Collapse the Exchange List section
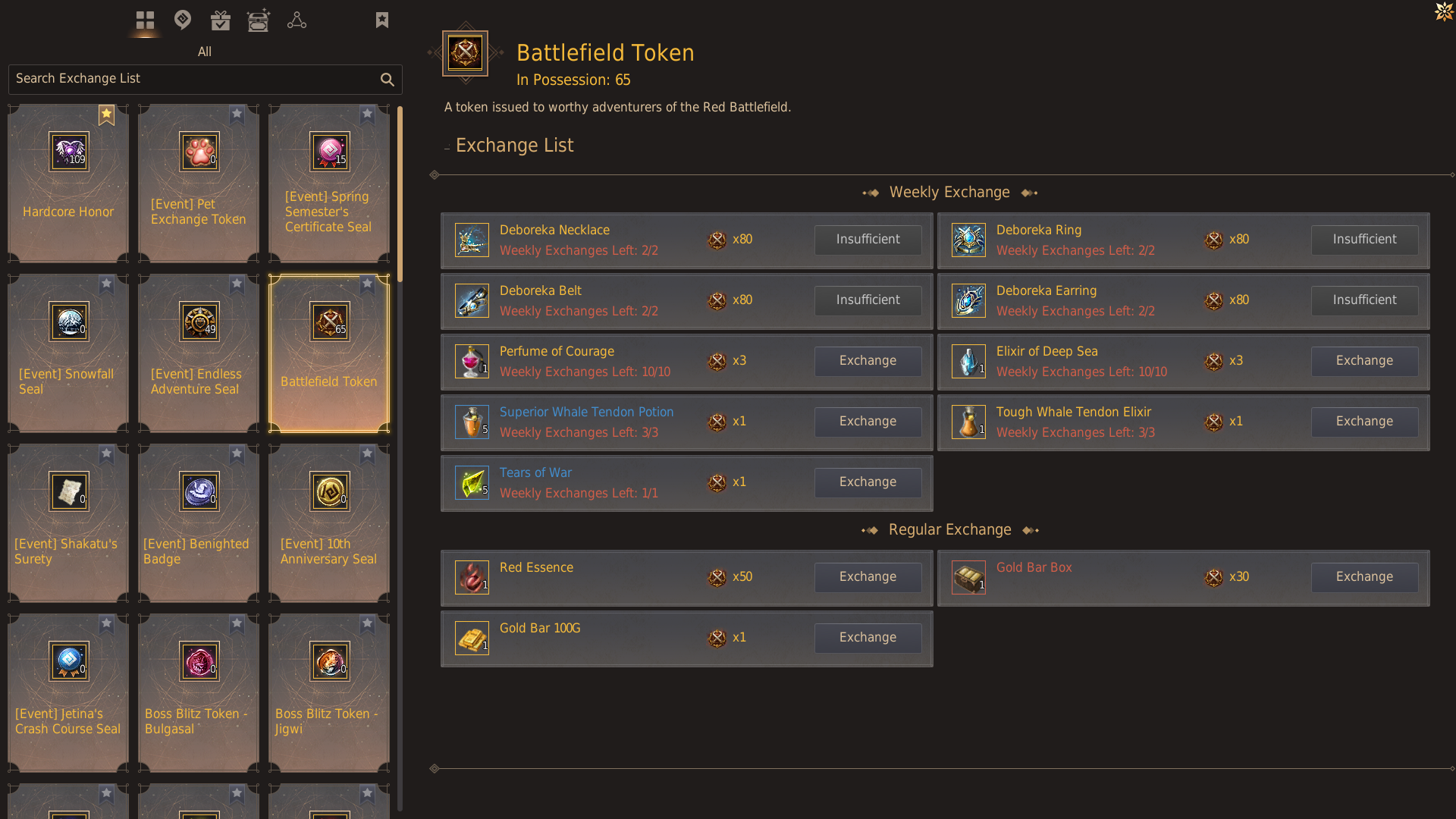This screenshot has width=1456, height=819. tap(447, 146)
